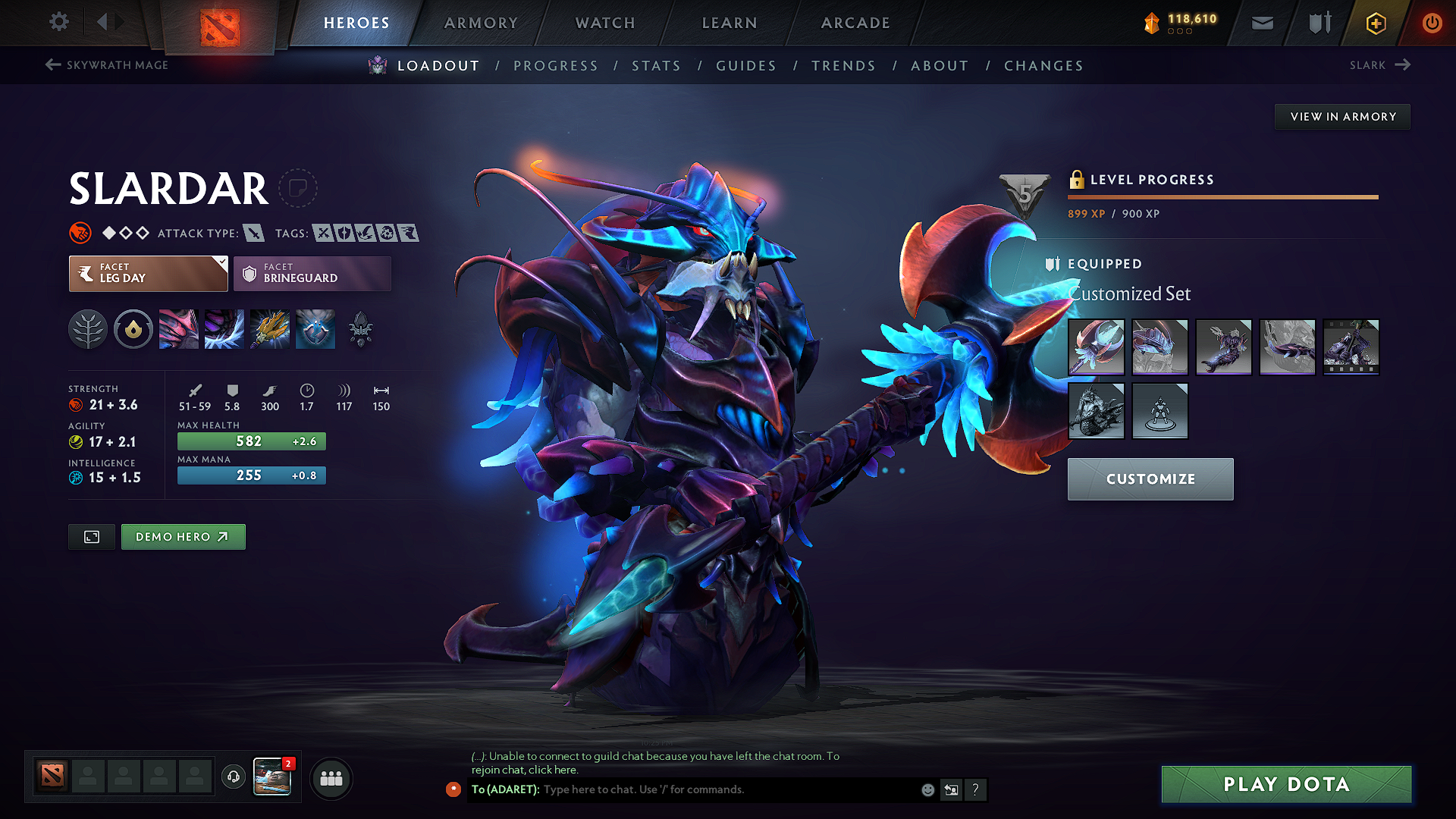The width and height of the screenshot is (1456, 819).
Task: Click the DEMO HERO button
Action: click(183, 536)
